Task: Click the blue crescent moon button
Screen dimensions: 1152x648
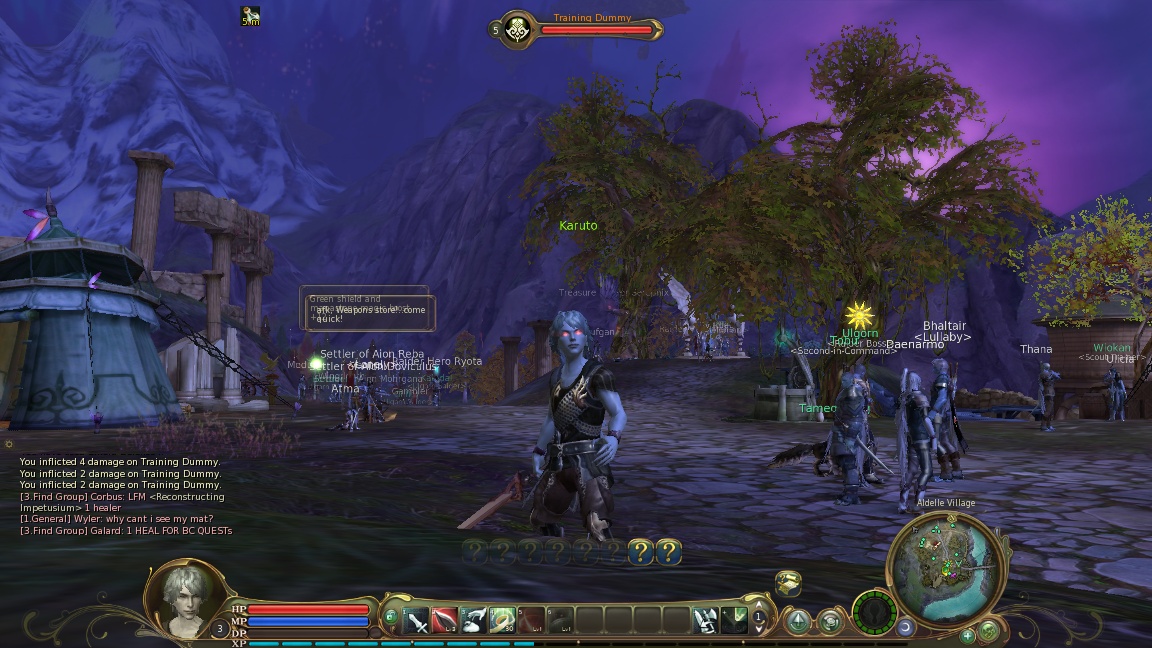Action: tap(906, 627)
